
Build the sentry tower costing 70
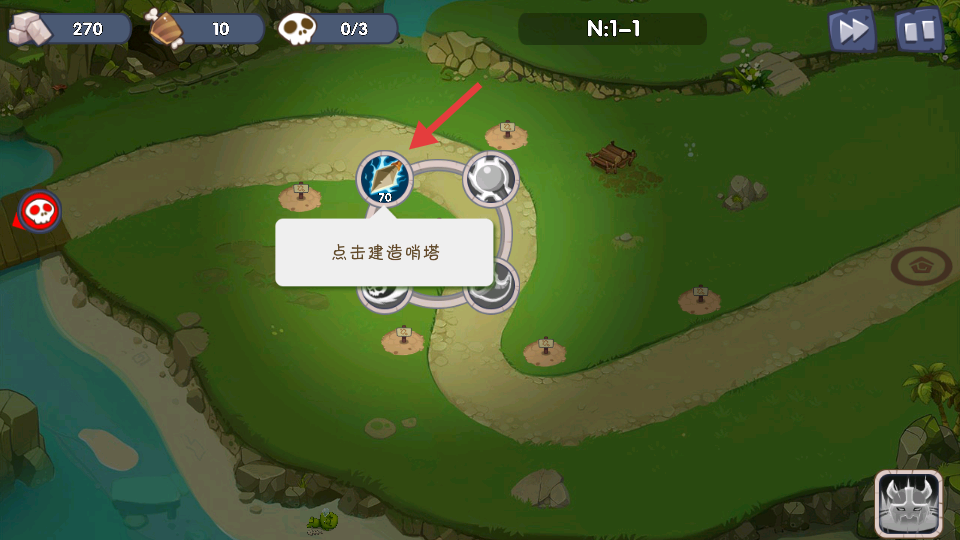click(x=385, y=178)
